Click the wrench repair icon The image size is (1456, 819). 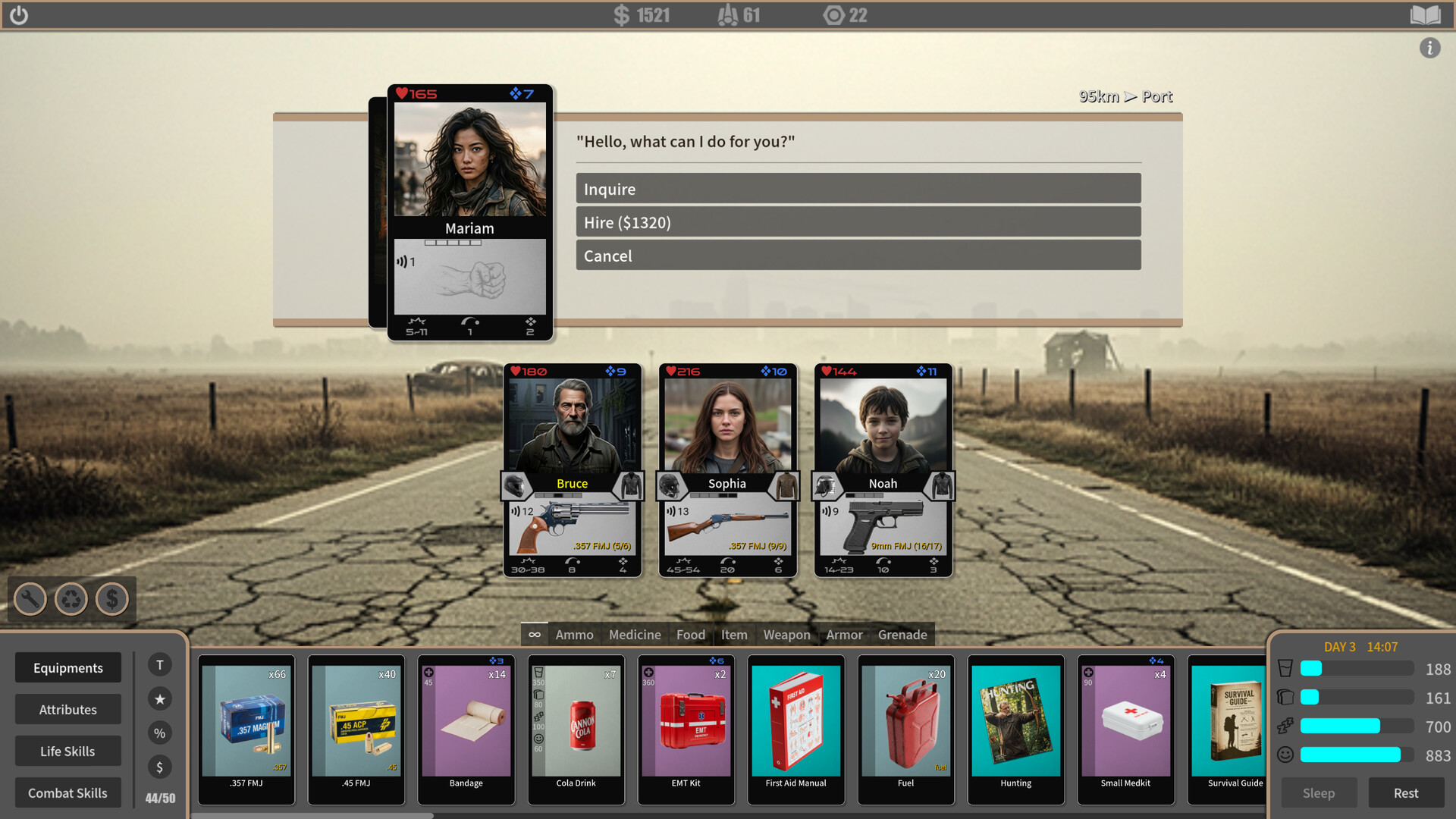click(x=30, y=599)
